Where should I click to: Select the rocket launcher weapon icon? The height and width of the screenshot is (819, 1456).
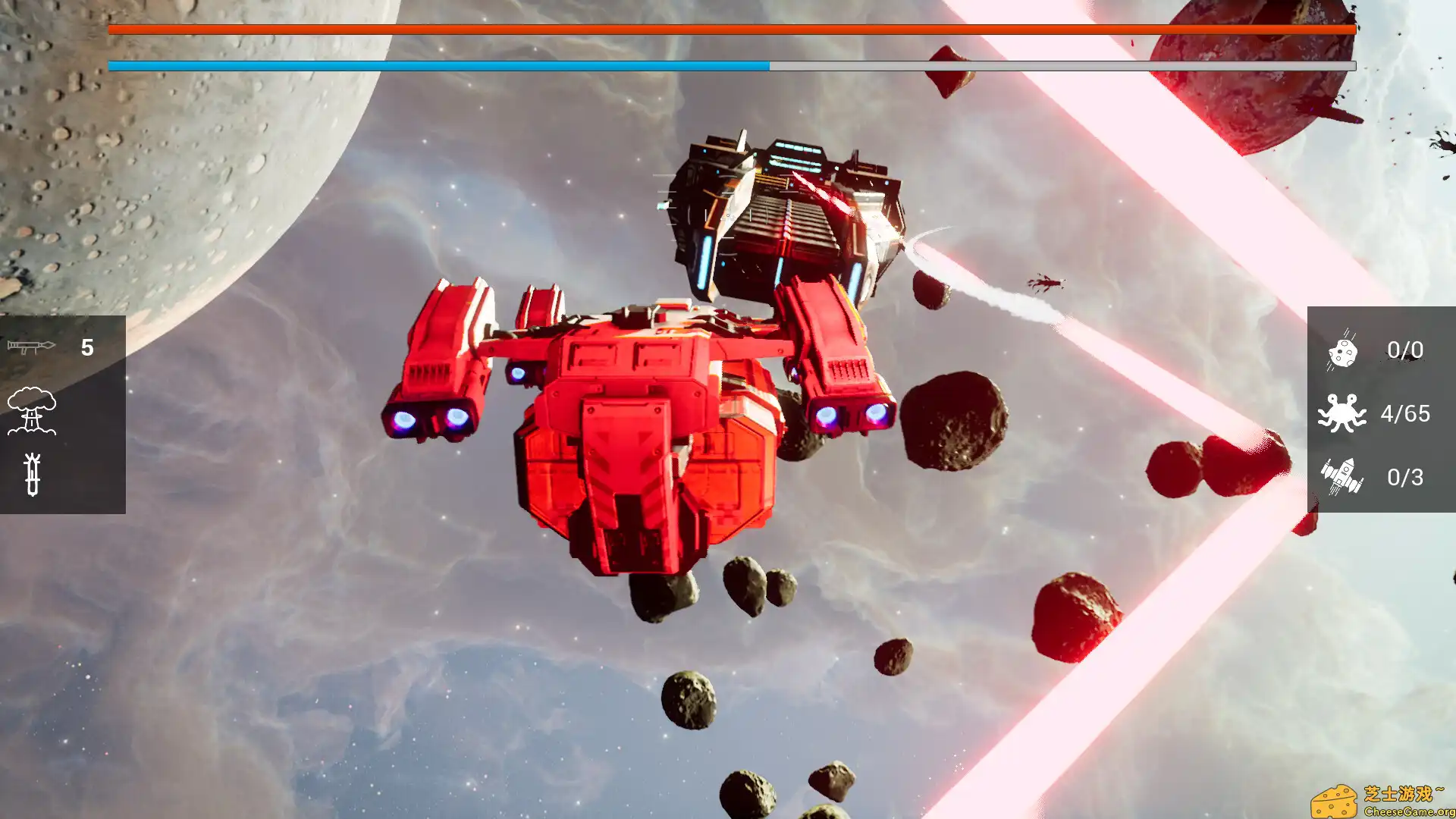click(x=33, y=347)
